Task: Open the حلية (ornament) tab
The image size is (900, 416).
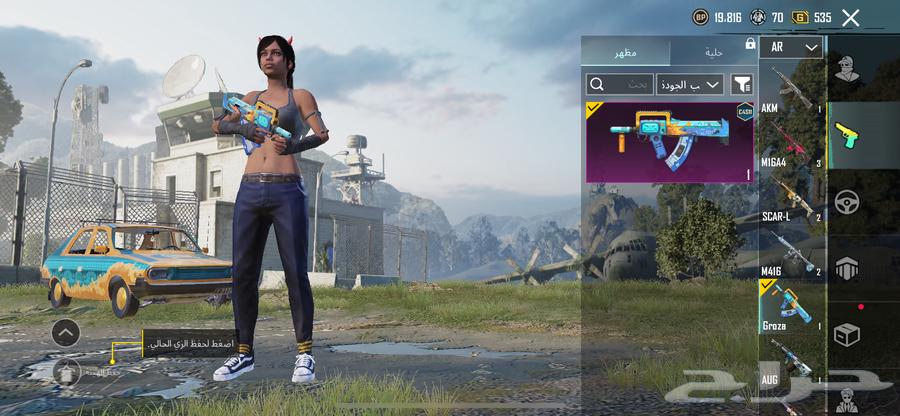Action: tap(712, 51)
